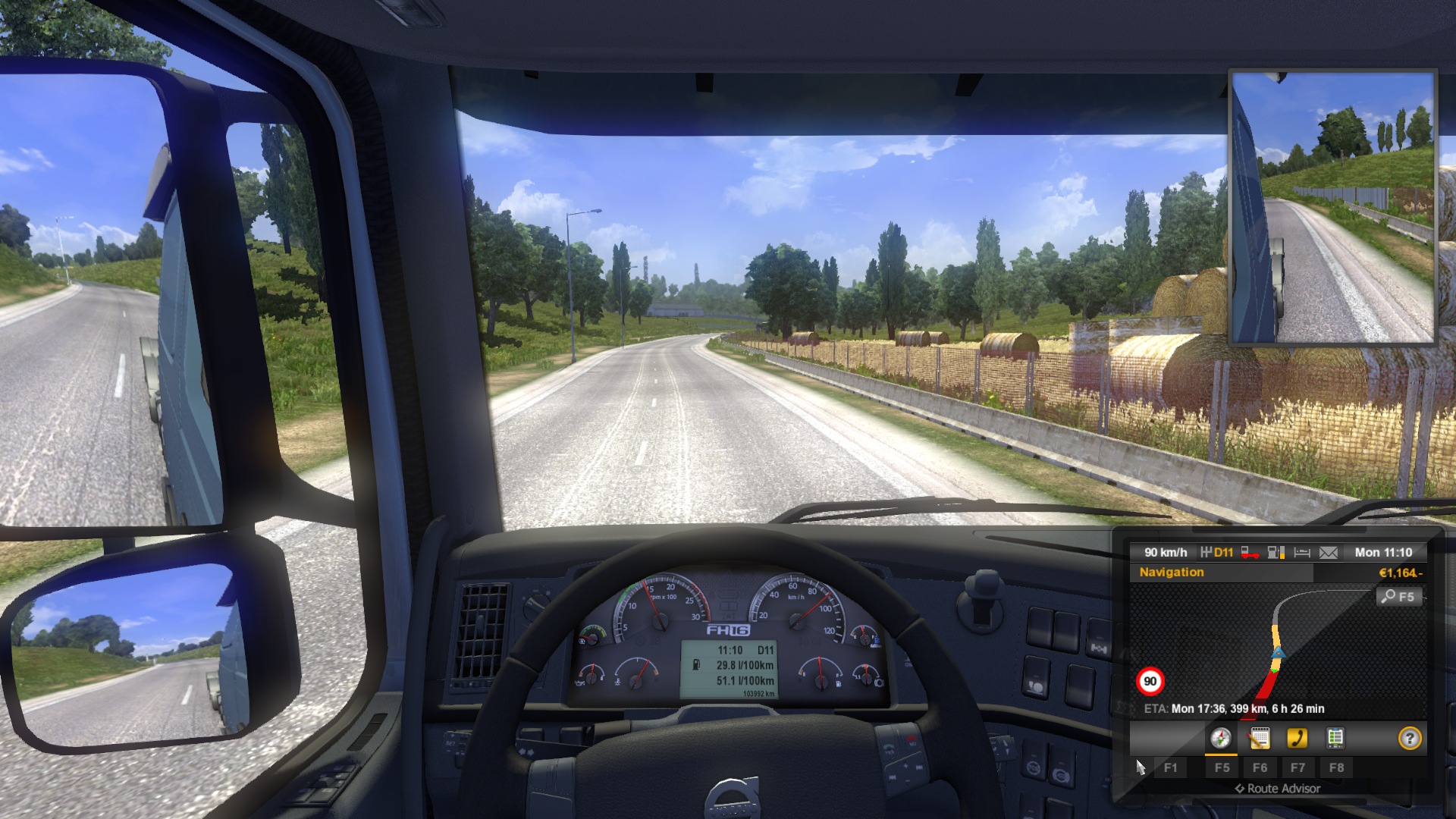Switch to the job info calendar tab
1456x819 pixels.
(x=1259, y=738)
